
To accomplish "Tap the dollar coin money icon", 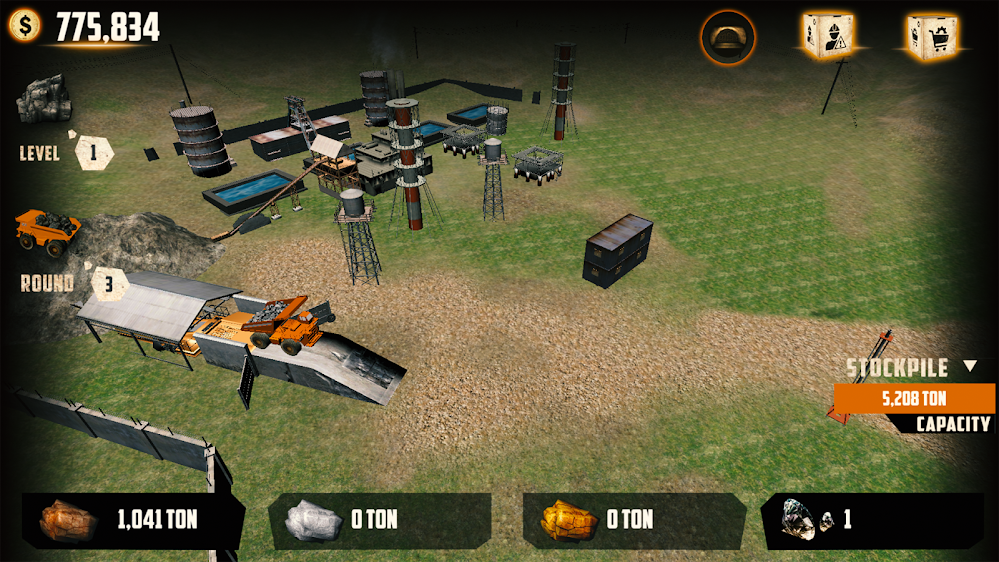I will [x=25, y=26].
